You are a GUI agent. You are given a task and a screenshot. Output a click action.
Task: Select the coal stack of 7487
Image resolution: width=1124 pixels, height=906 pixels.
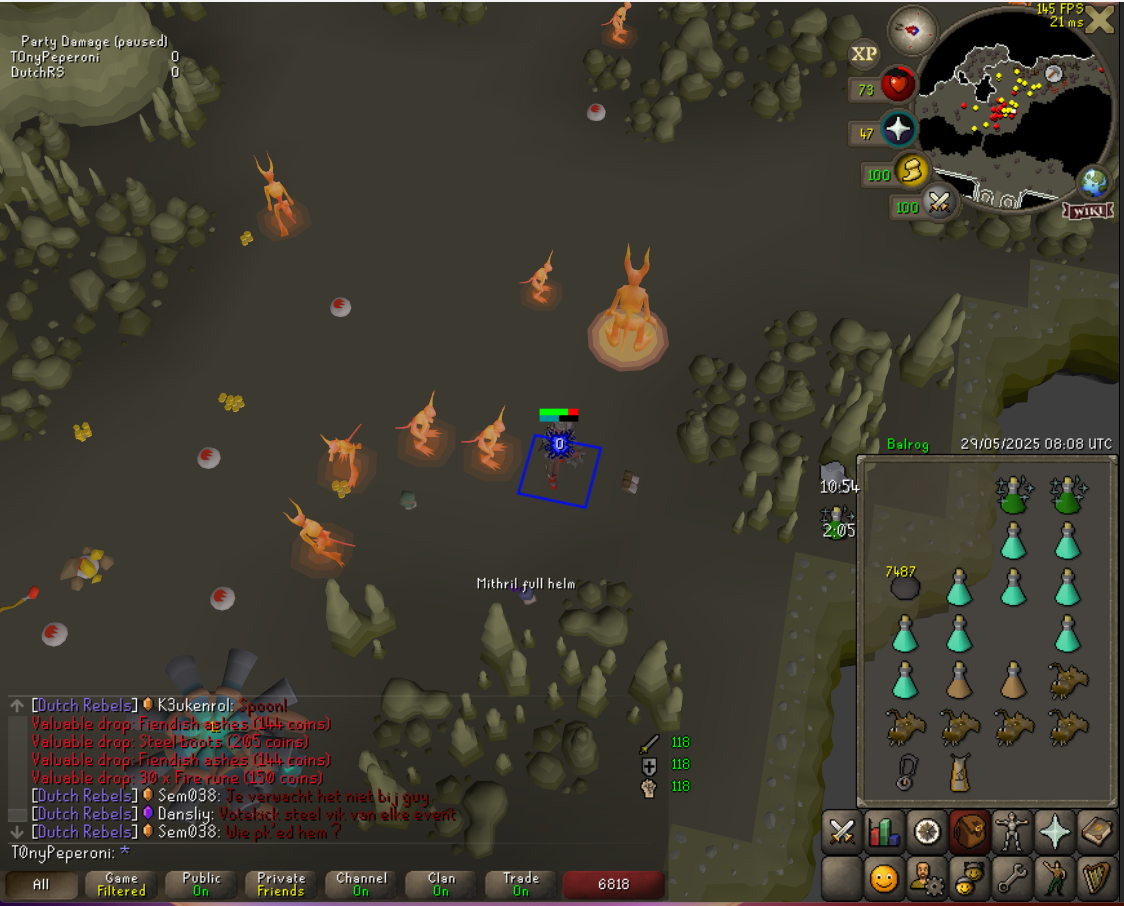click(904, 587)
